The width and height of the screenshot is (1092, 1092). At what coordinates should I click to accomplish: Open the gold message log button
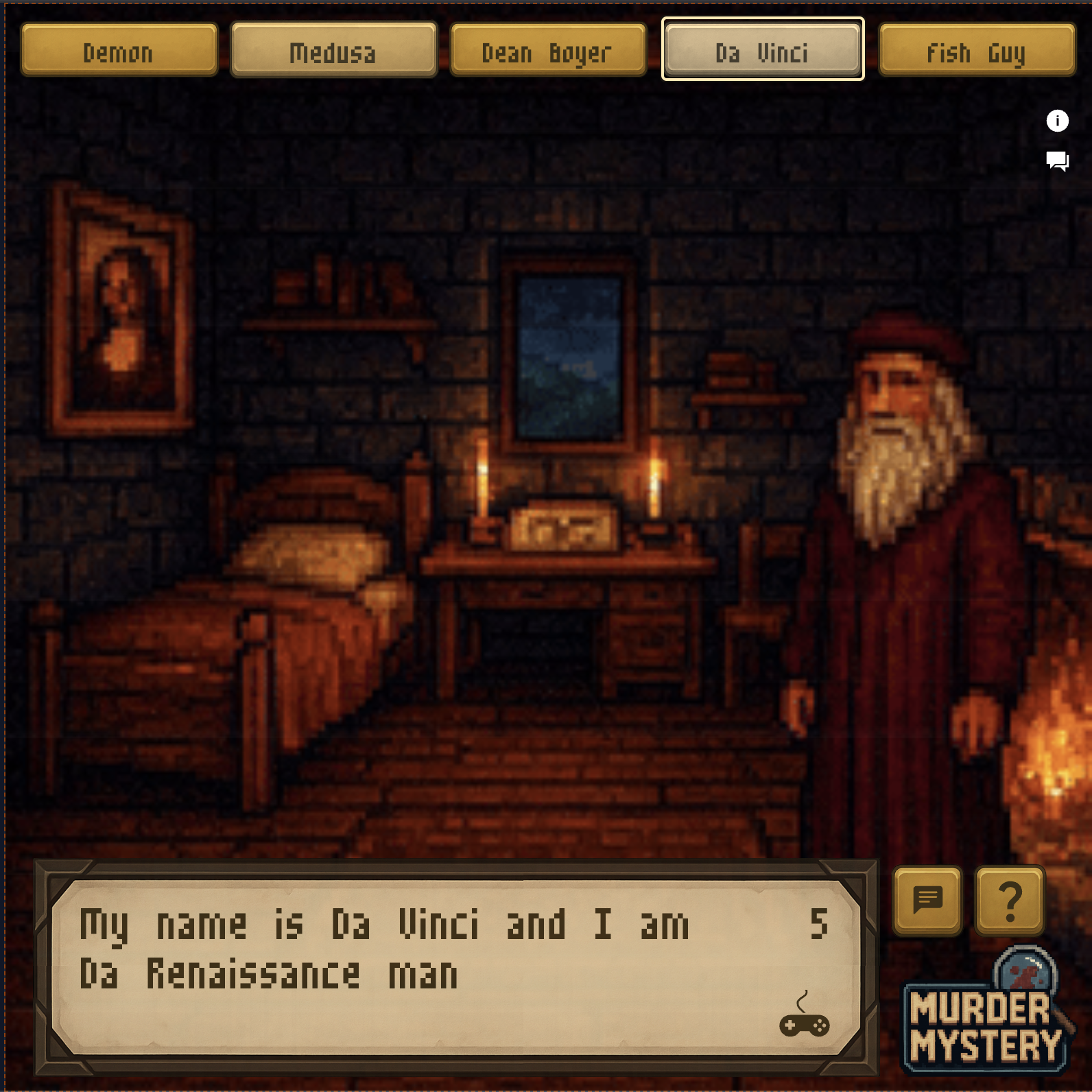pyautogui.click(x=927, y=900)
